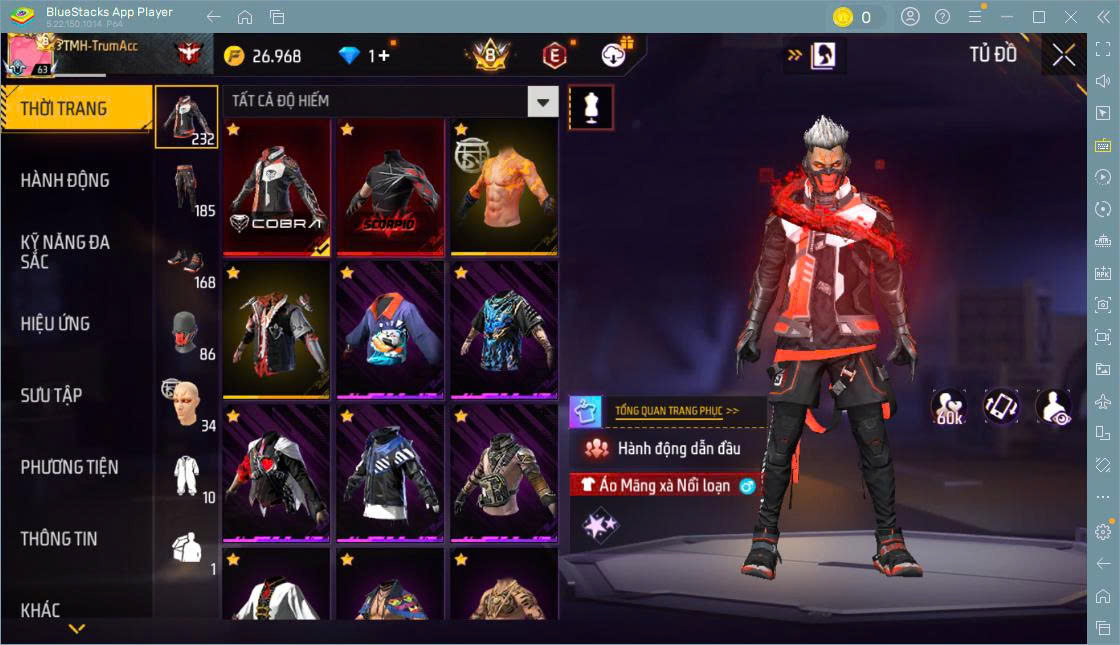Show the shoes subcategory with 168 items

pyautogui.click(x=186, y=261)
